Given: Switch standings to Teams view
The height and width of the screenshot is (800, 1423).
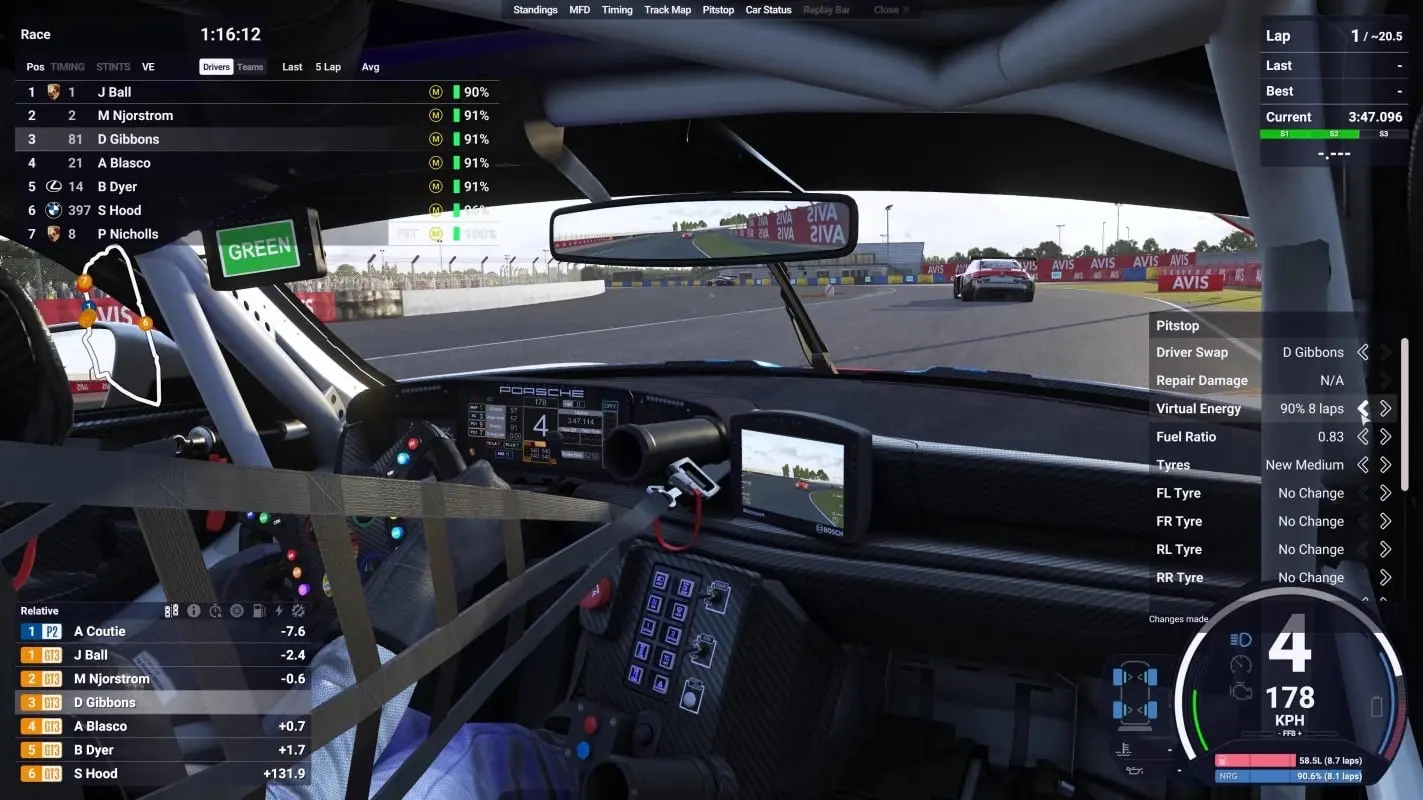Looking at the screenshot, I should [x=250, y=66].
